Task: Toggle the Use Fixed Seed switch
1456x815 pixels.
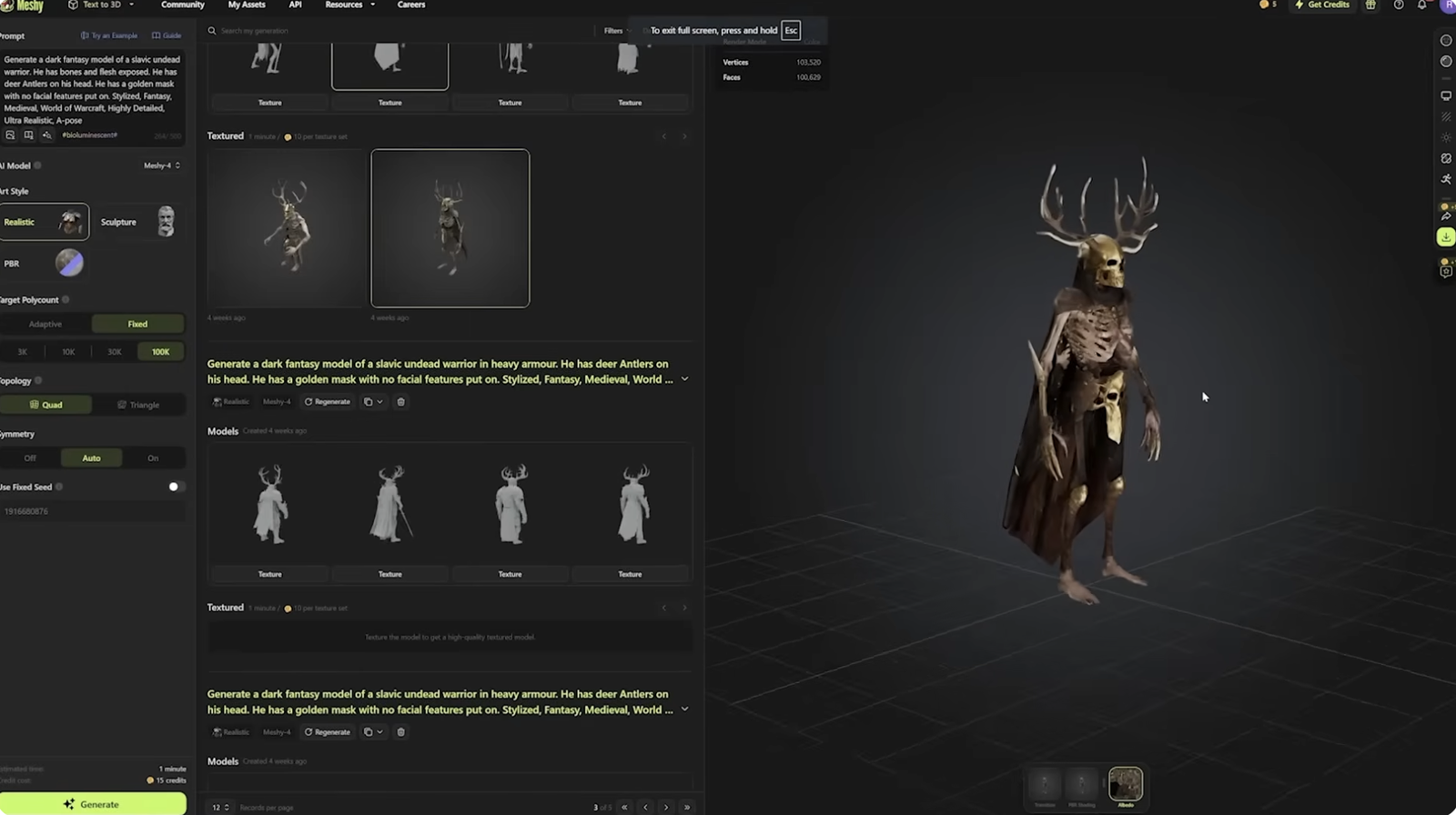Action: coord(176,487)
